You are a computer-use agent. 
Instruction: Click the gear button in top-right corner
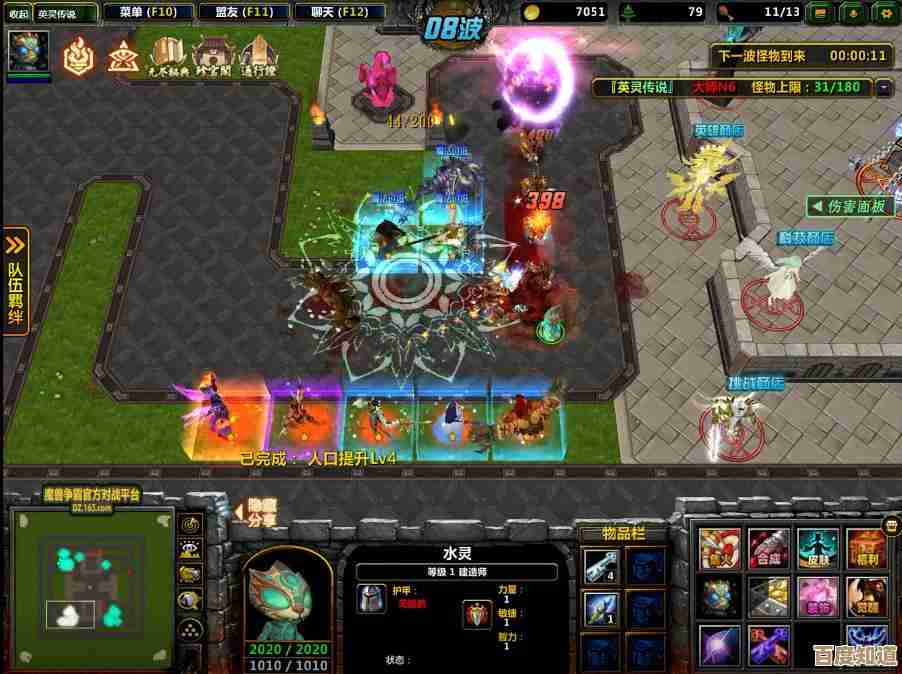[884, 12]
